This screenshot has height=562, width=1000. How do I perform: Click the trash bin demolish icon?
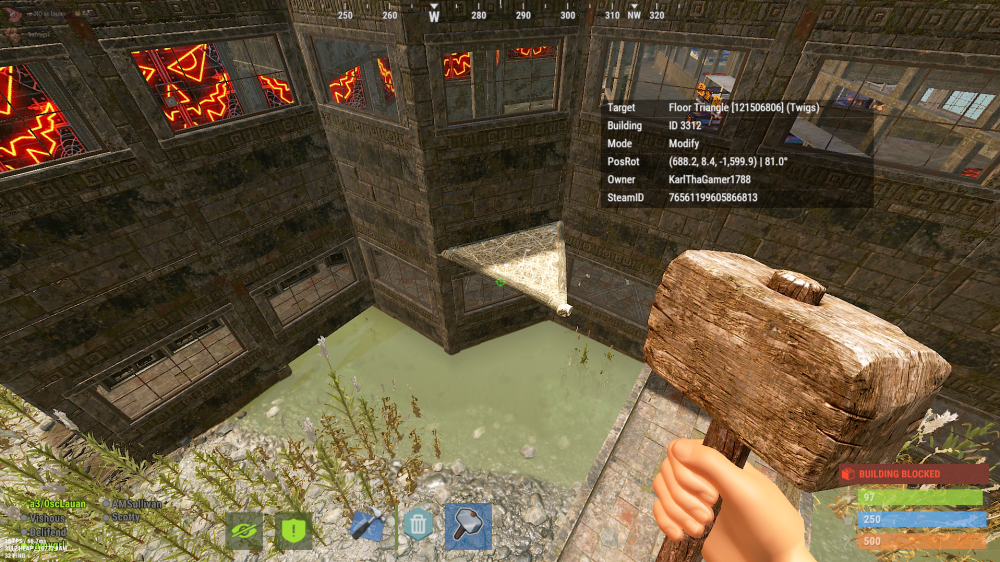click(418, 523)
